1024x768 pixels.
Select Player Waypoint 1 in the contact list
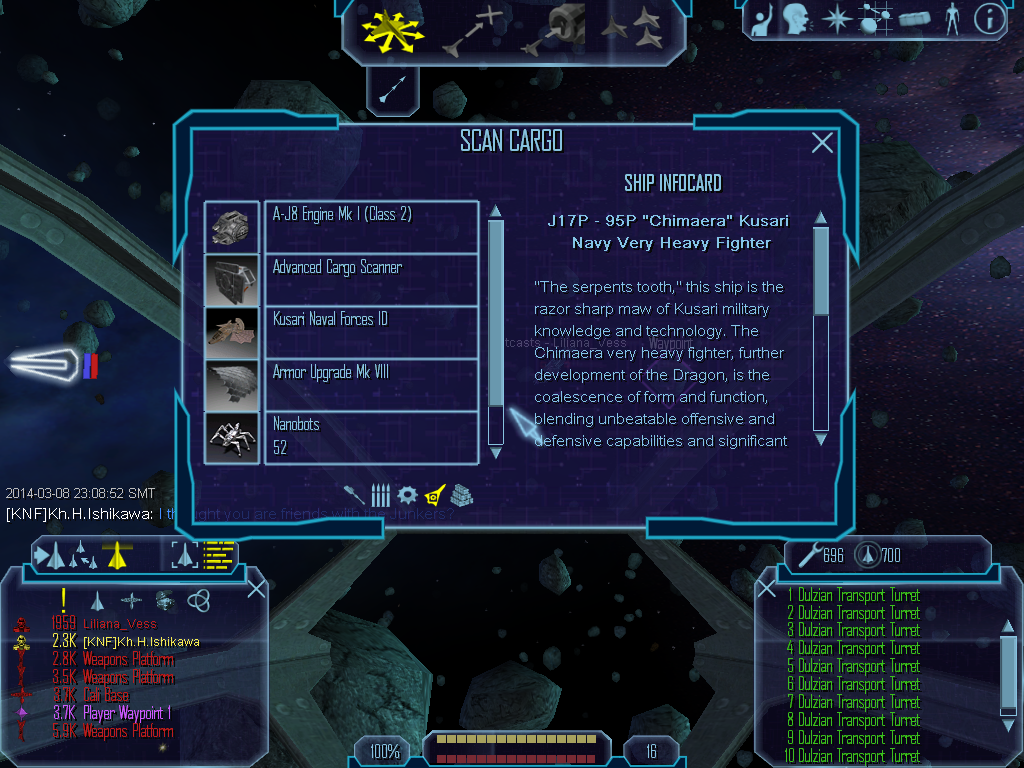[x=127, y=714]
